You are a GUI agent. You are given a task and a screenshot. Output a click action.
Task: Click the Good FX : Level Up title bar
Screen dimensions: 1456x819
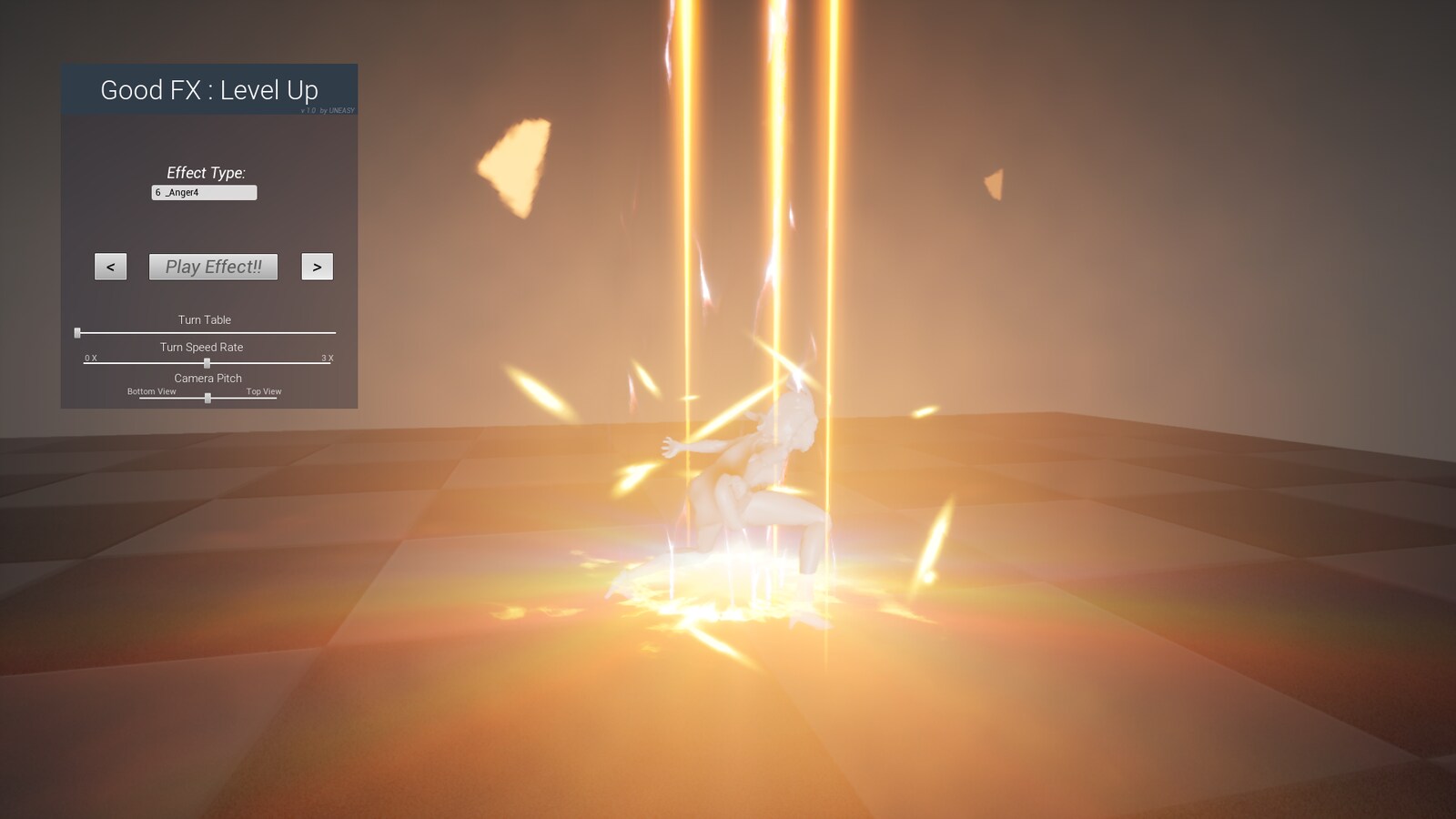click(x=208, y=90)
